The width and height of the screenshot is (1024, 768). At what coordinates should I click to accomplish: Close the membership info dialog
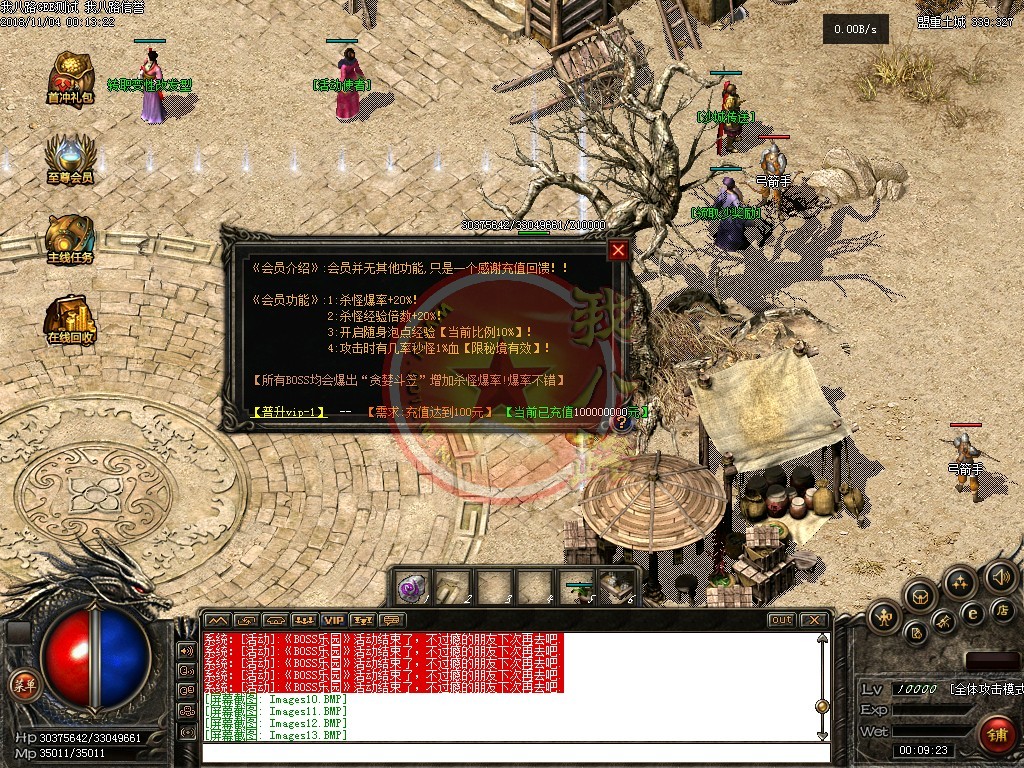618,250
